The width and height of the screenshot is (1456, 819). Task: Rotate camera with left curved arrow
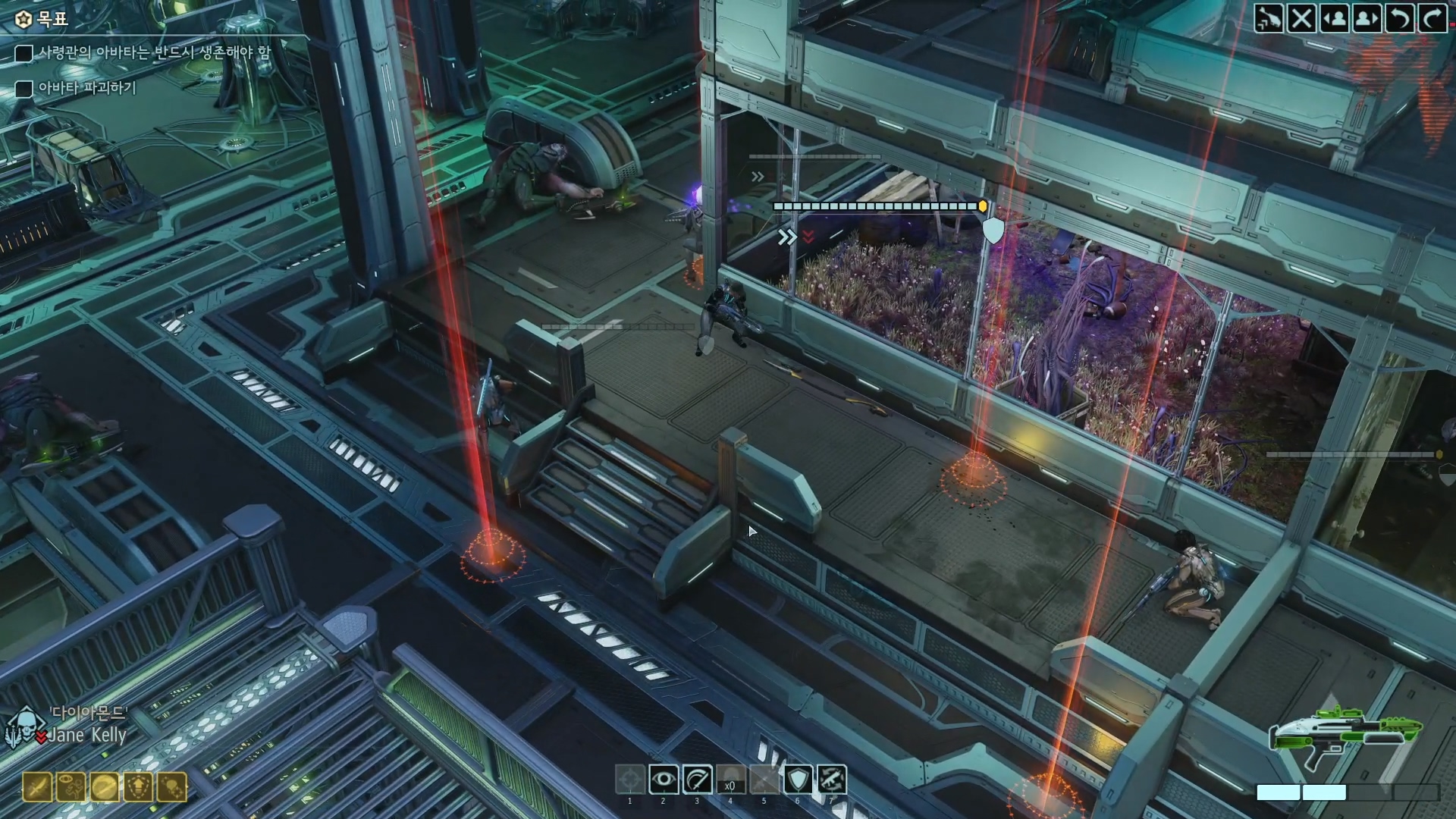[x=1399, y=17]
